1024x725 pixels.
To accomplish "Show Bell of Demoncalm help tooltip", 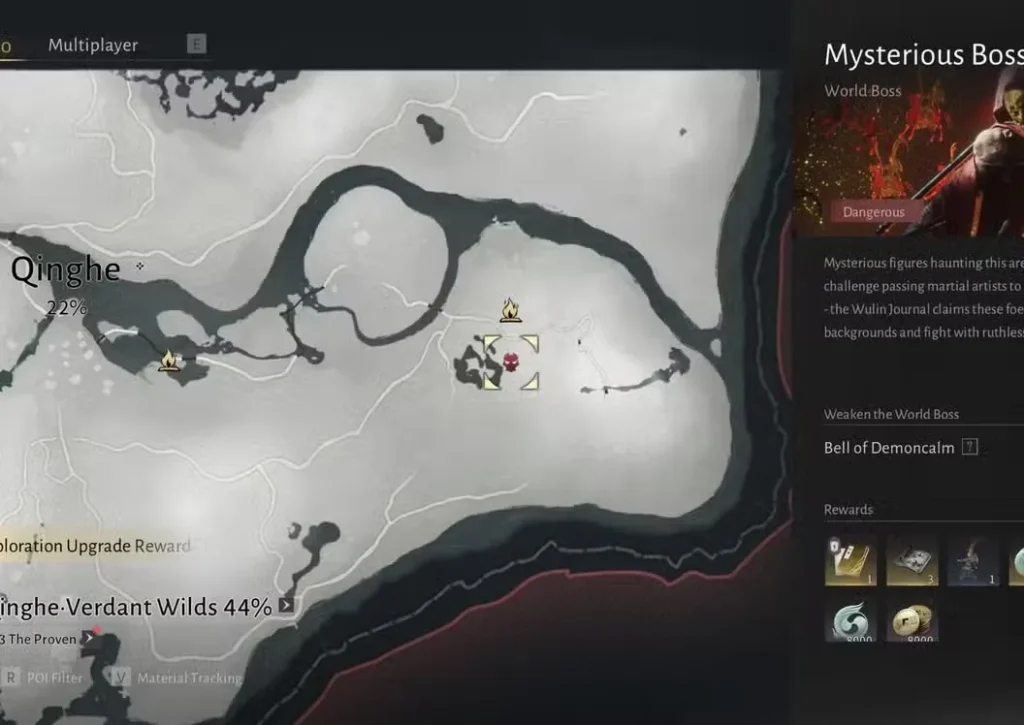I will 969,448.
